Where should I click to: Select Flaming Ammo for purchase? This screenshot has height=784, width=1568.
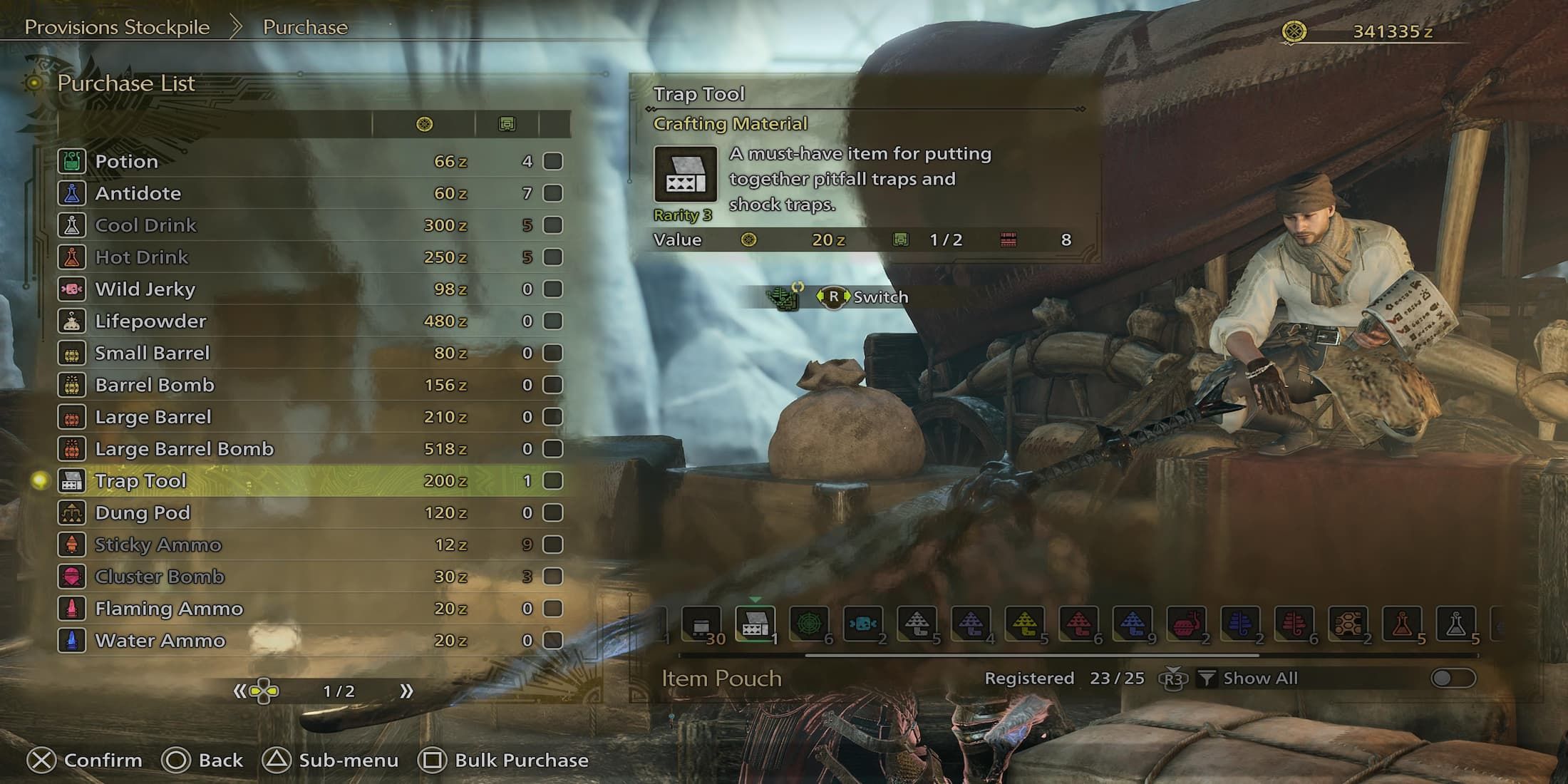[x=169, y=609]
